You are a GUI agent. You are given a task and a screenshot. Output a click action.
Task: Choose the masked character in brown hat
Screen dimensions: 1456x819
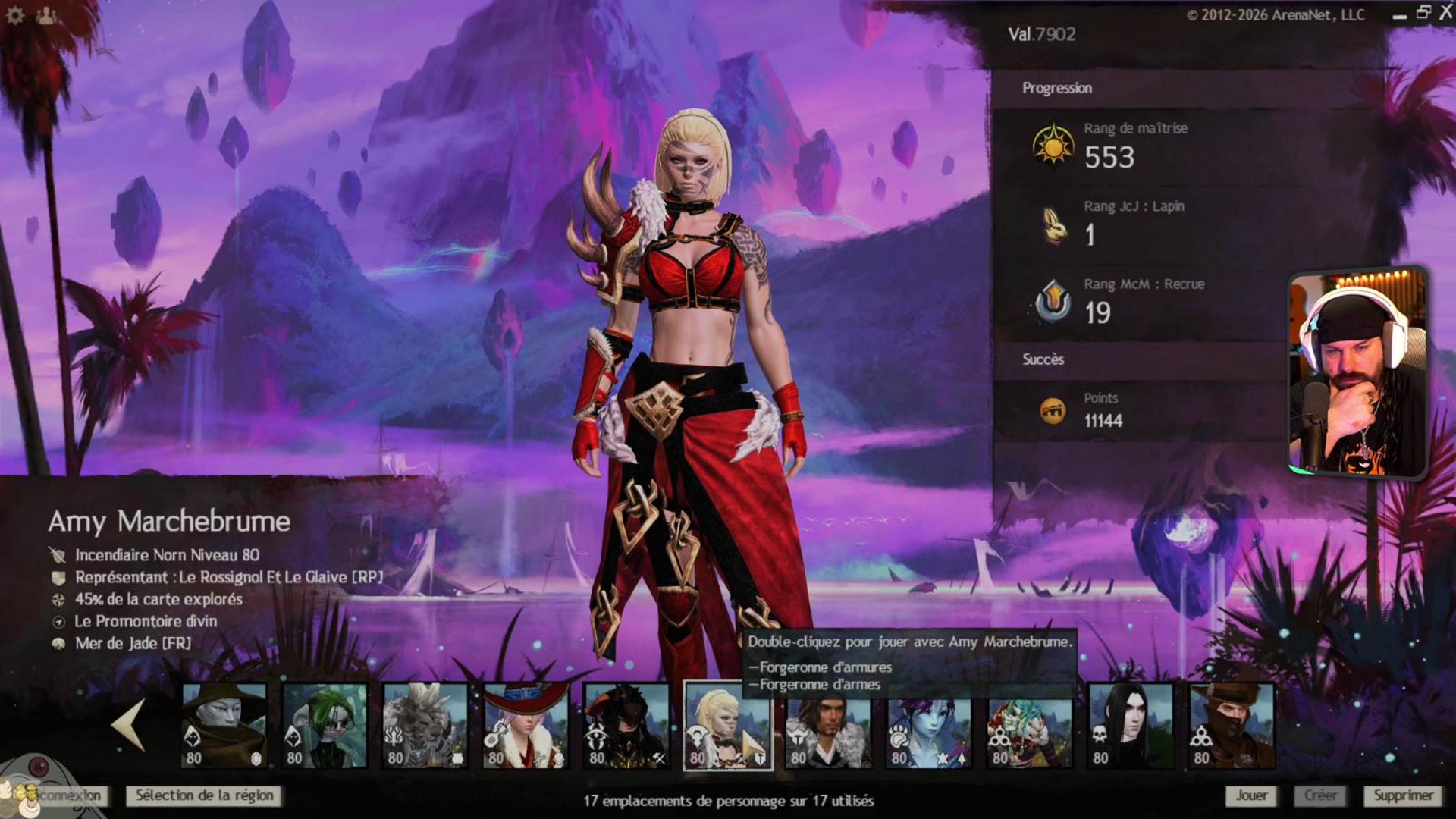coord(1232,726)
